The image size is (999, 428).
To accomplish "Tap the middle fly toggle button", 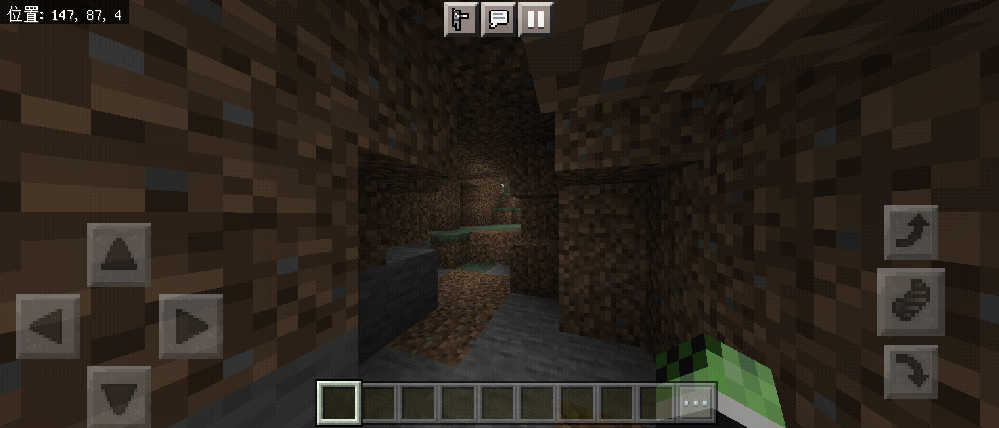I will (911, 301).
